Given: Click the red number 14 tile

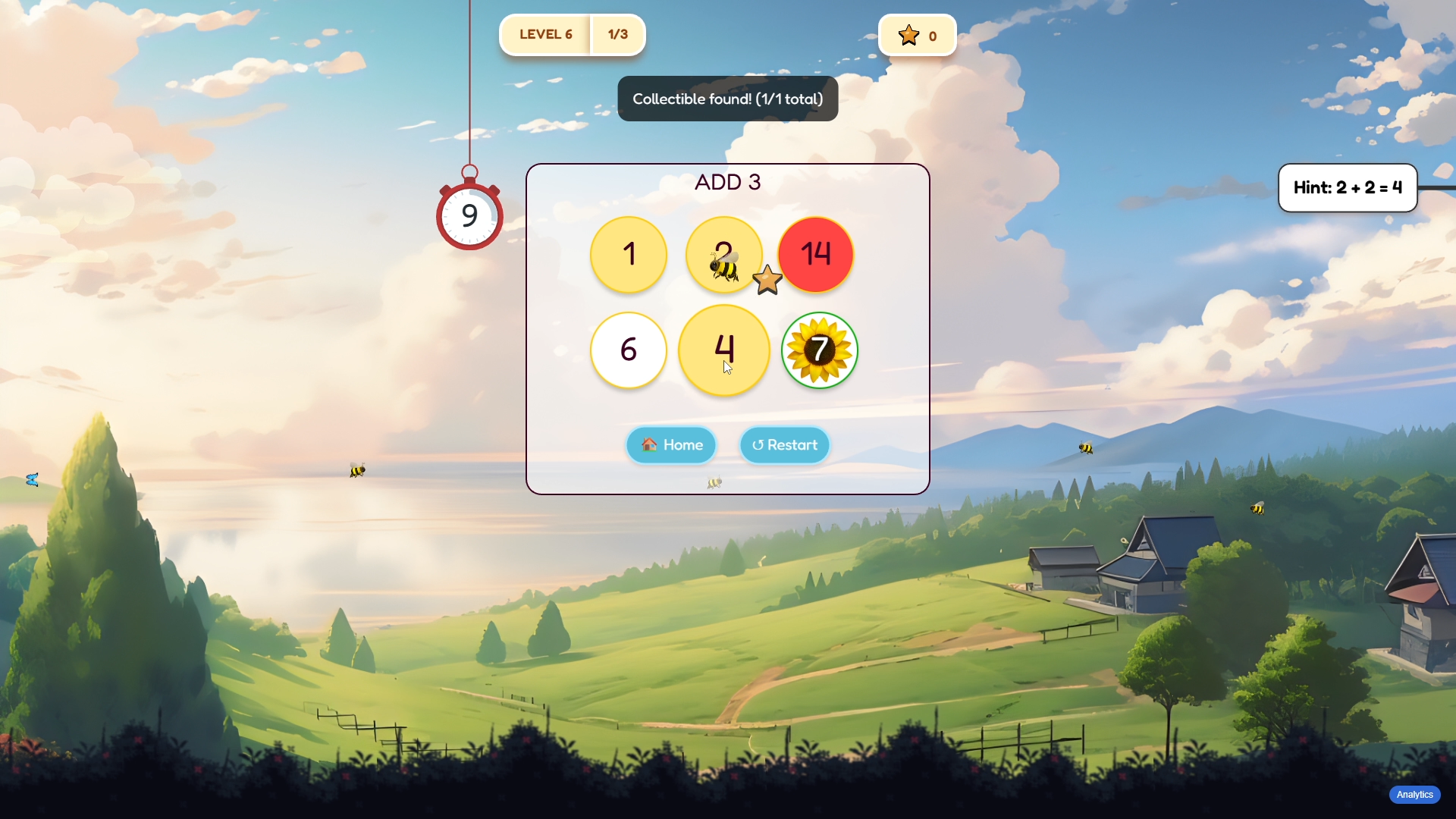Looking at the screenshot, I should (817, 255).
